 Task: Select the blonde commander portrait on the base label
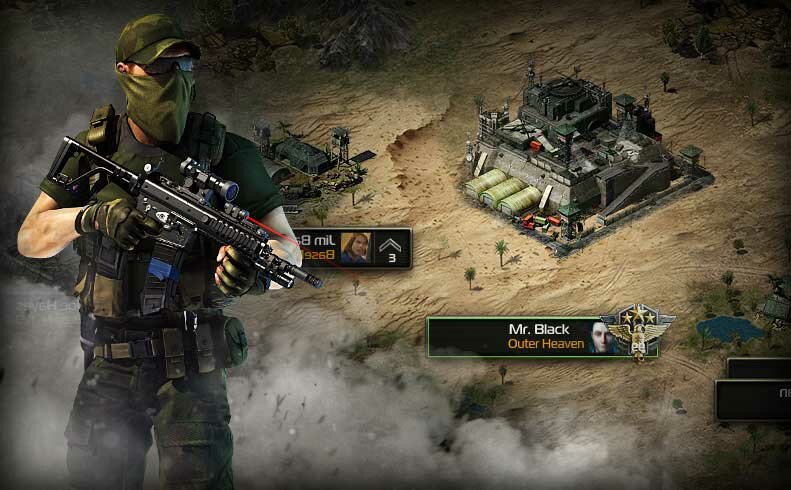click(356, 247)
